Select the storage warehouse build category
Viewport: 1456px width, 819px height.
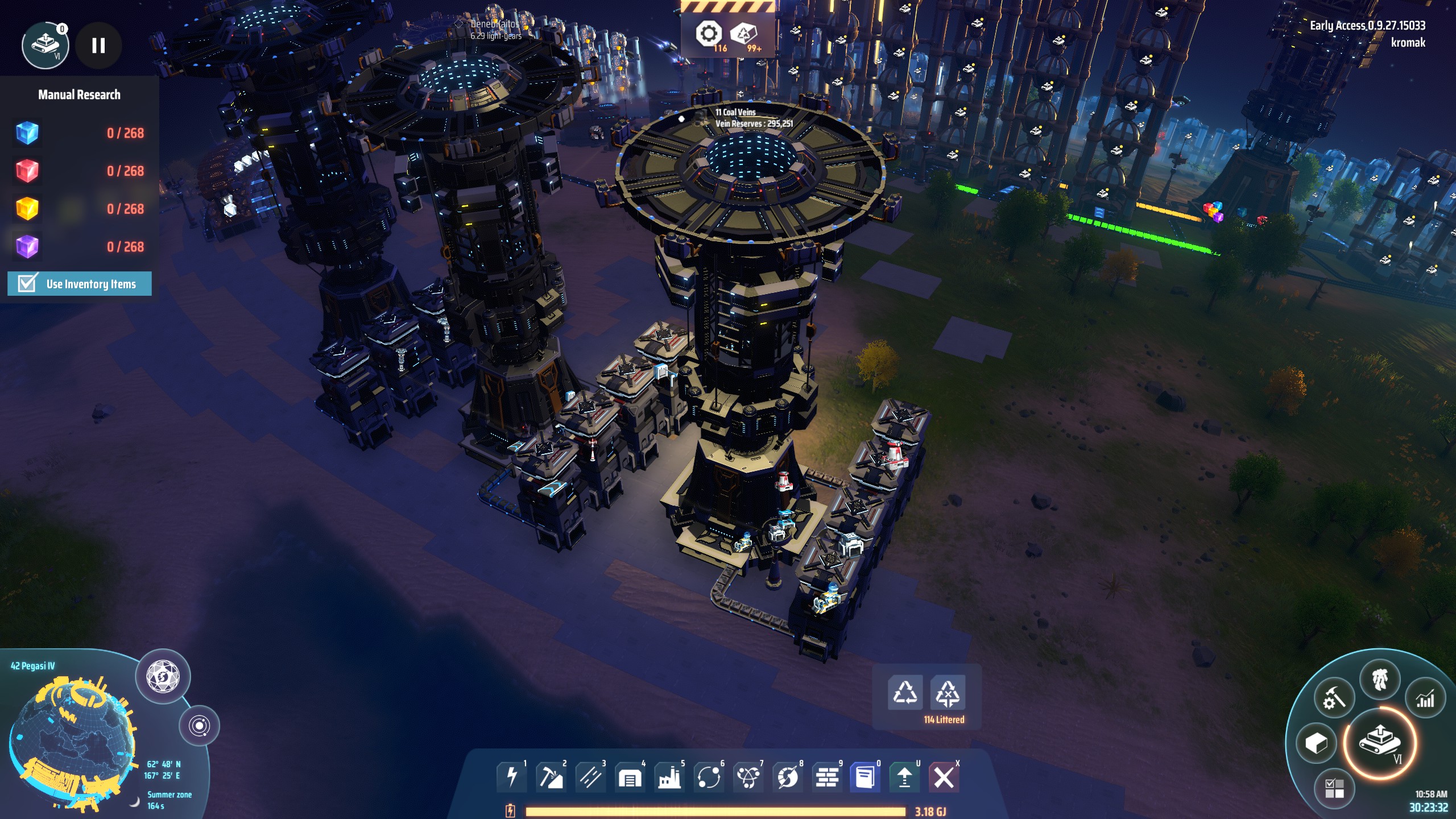tap(630, 776)
